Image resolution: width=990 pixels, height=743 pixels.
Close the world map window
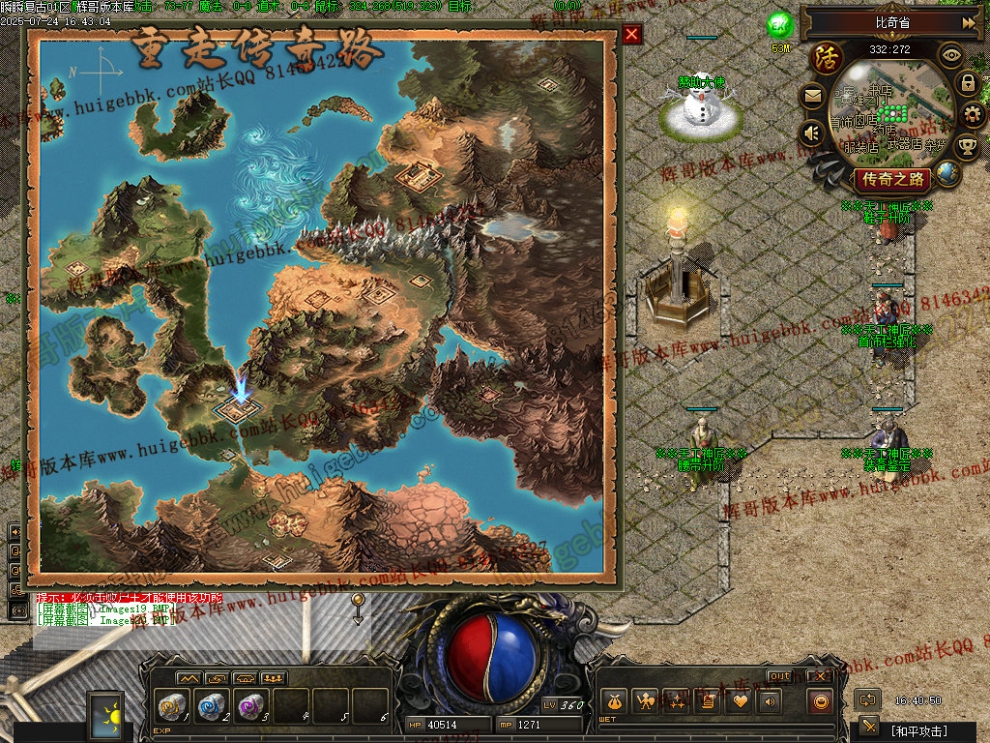[x=631, y=35]
